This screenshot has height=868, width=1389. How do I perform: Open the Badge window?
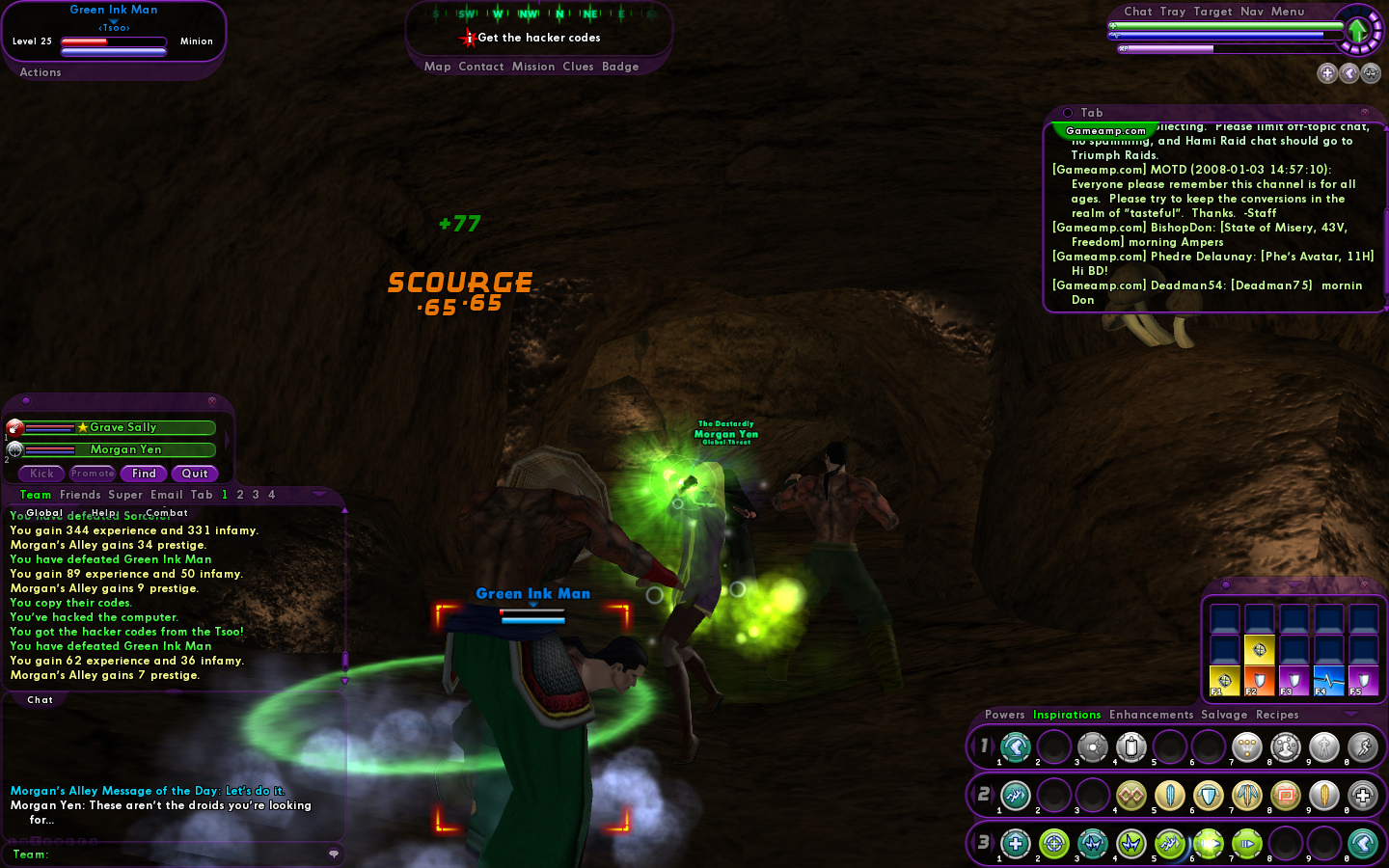click(620, 67)
